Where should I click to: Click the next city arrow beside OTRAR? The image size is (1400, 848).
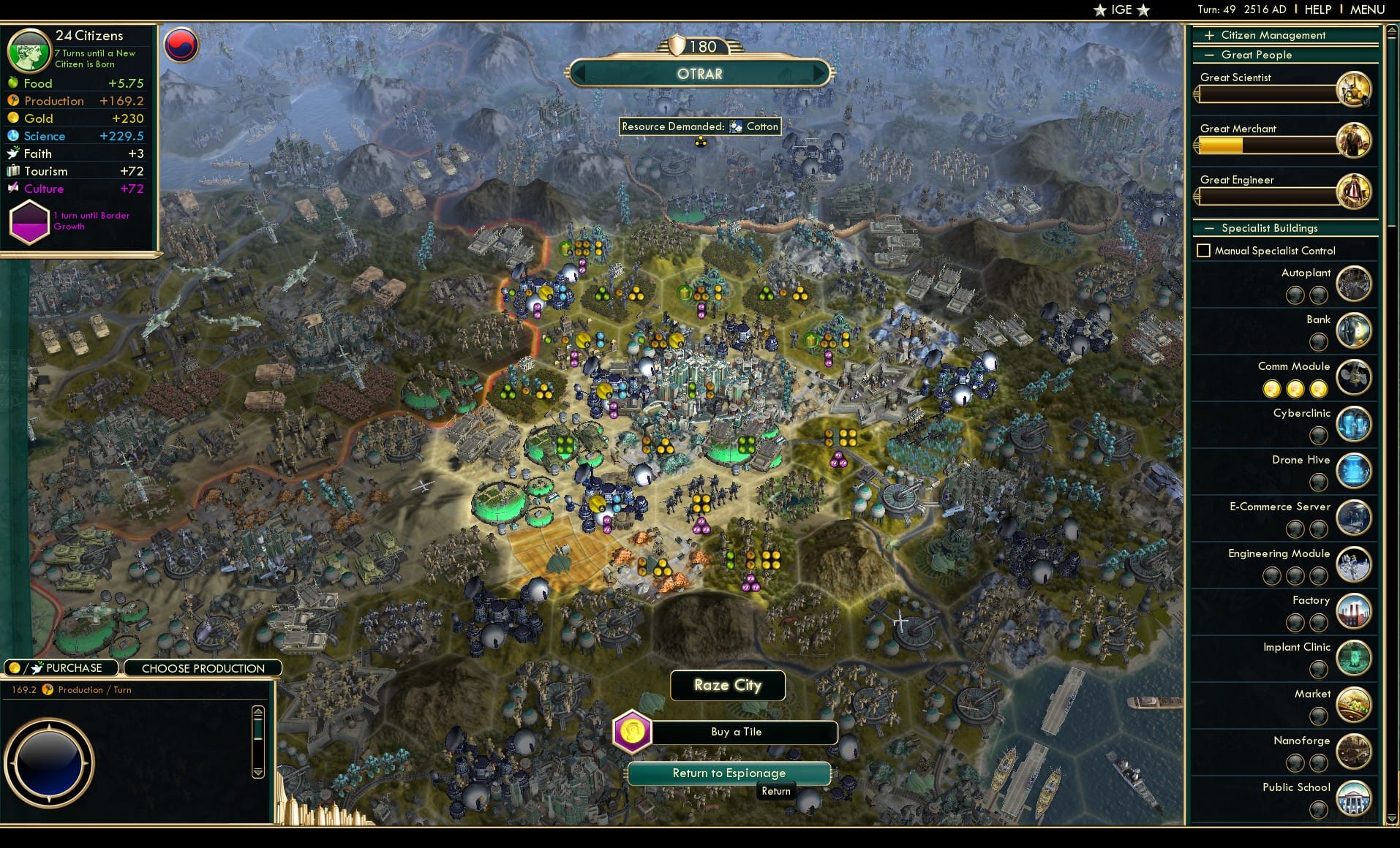click(819, 73)
